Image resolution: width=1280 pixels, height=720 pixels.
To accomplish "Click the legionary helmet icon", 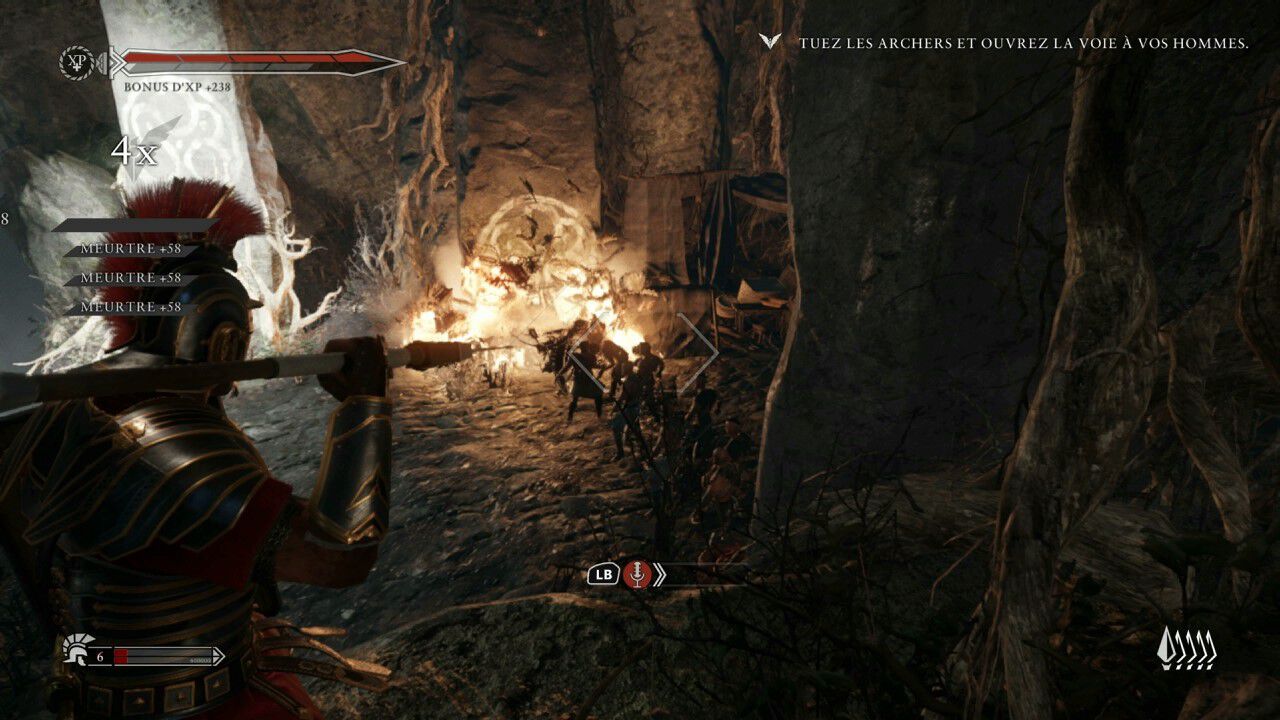I will coord(77,648).
